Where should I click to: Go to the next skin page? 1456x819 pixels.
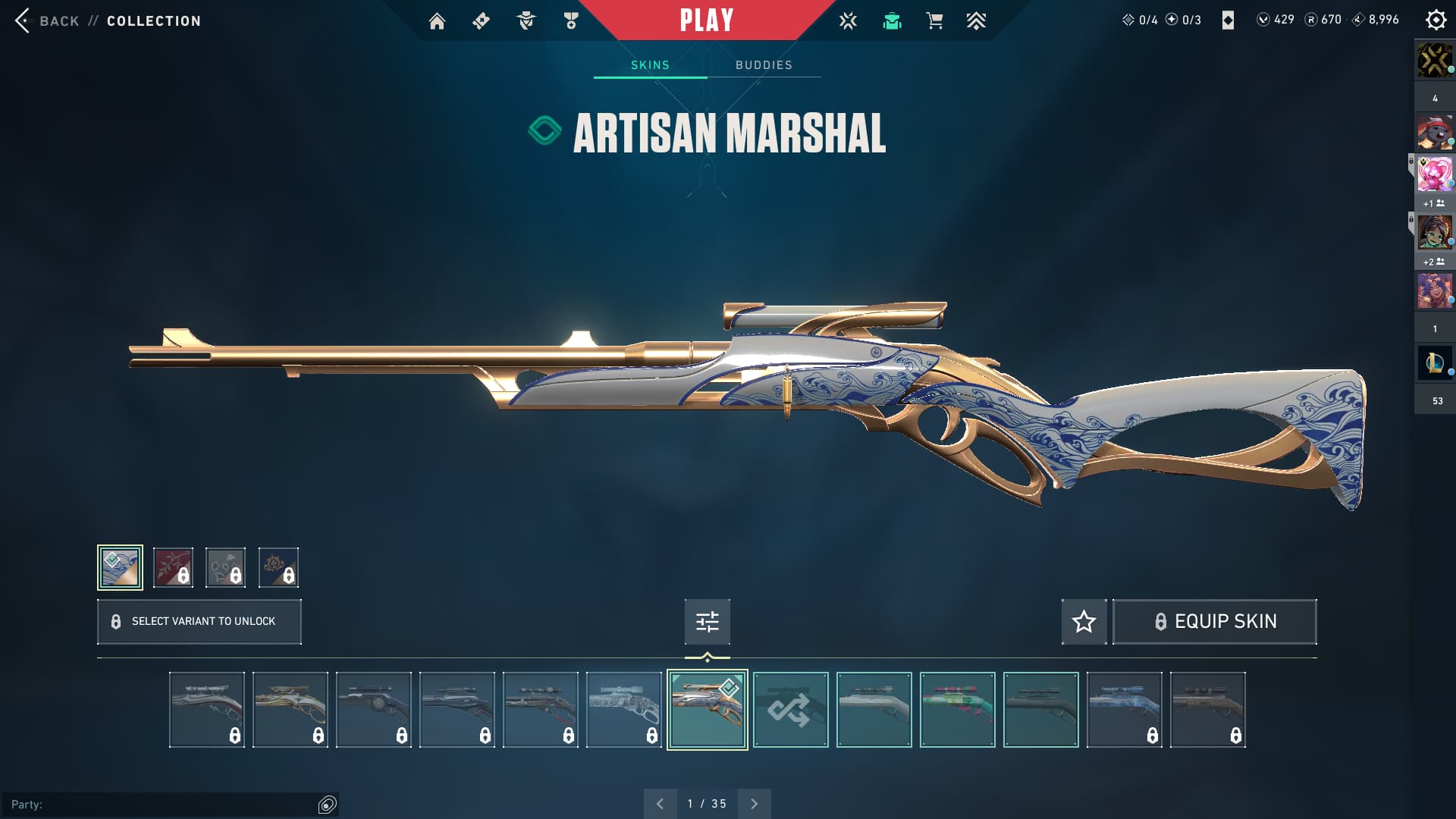(754, 804)
